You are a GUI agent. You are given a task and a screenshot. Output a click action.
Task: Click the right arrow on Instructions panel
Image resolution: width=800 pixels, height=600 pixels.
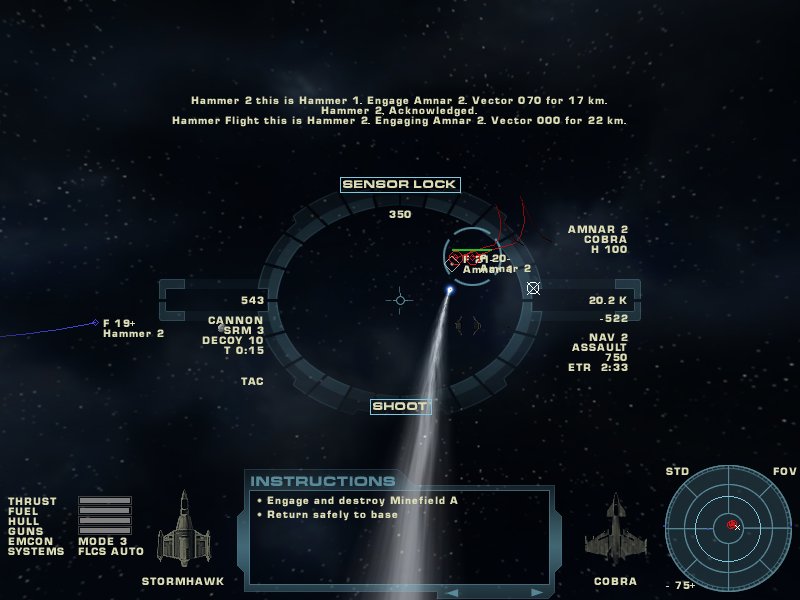tap(535, 592)
